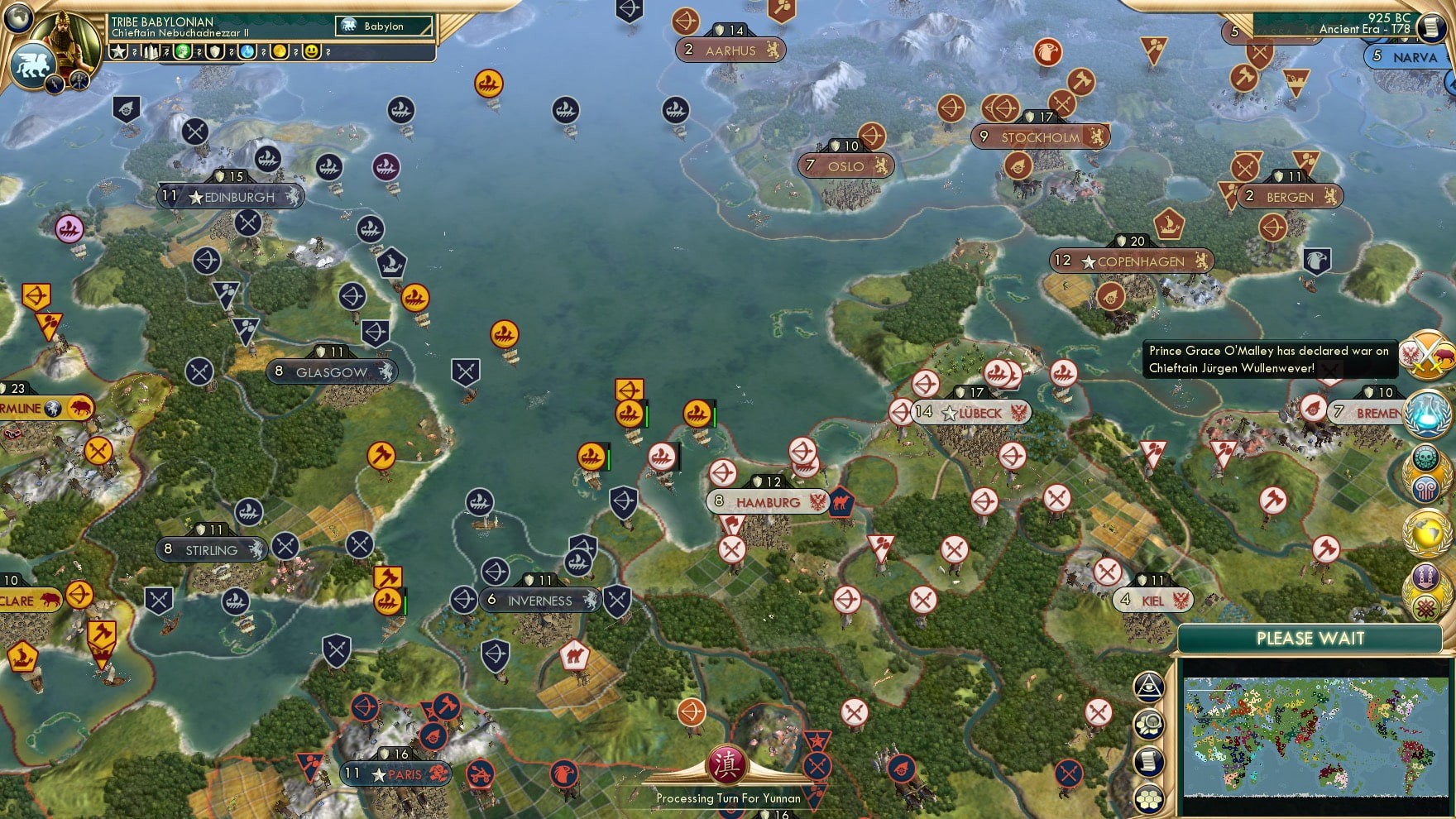Open the notification scroll log beside the minimap
Viewport: 1456px width, 819px height.
(1150, 760)
